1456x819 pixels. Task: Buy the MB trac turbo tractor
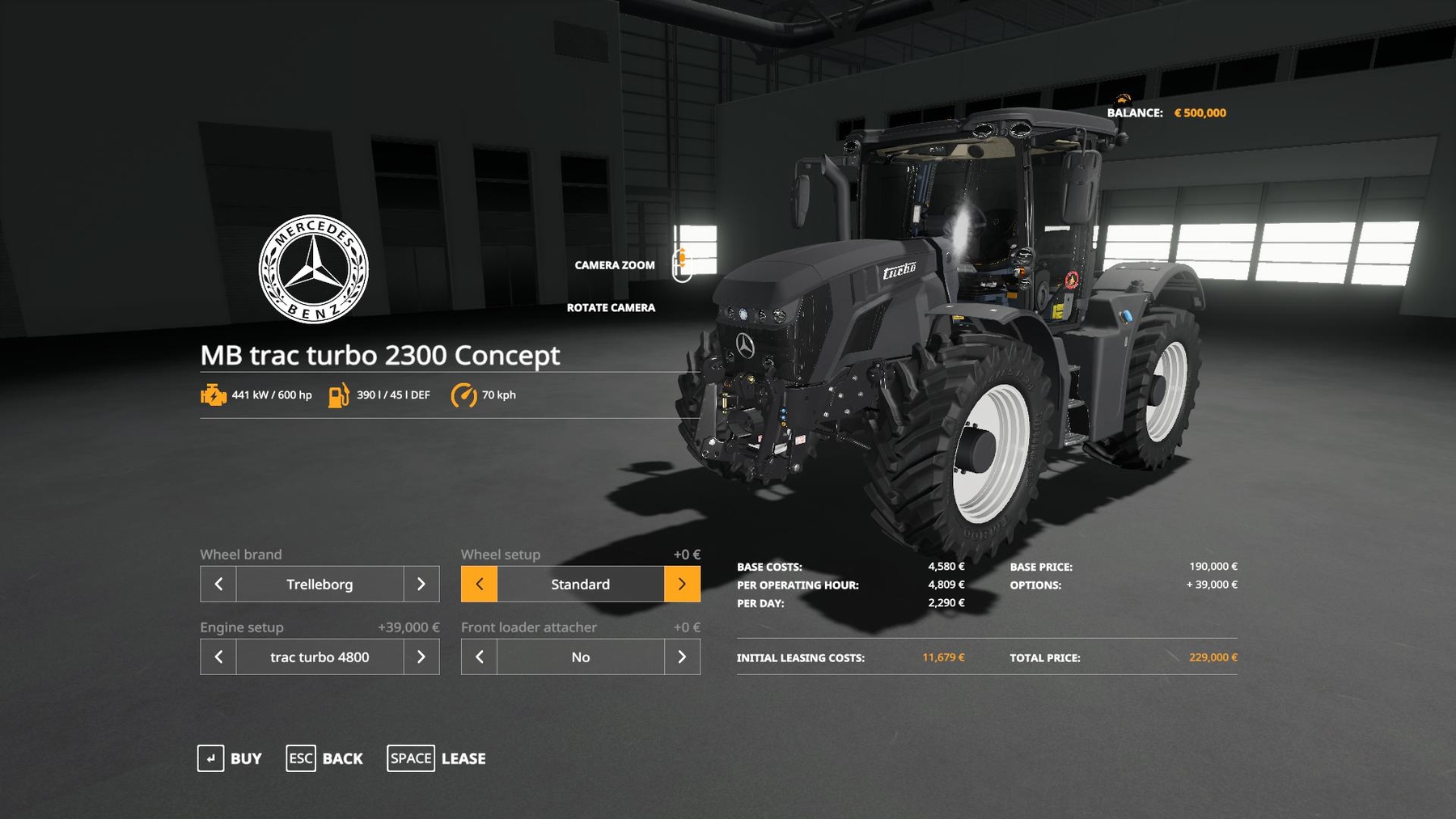(230, 758)
